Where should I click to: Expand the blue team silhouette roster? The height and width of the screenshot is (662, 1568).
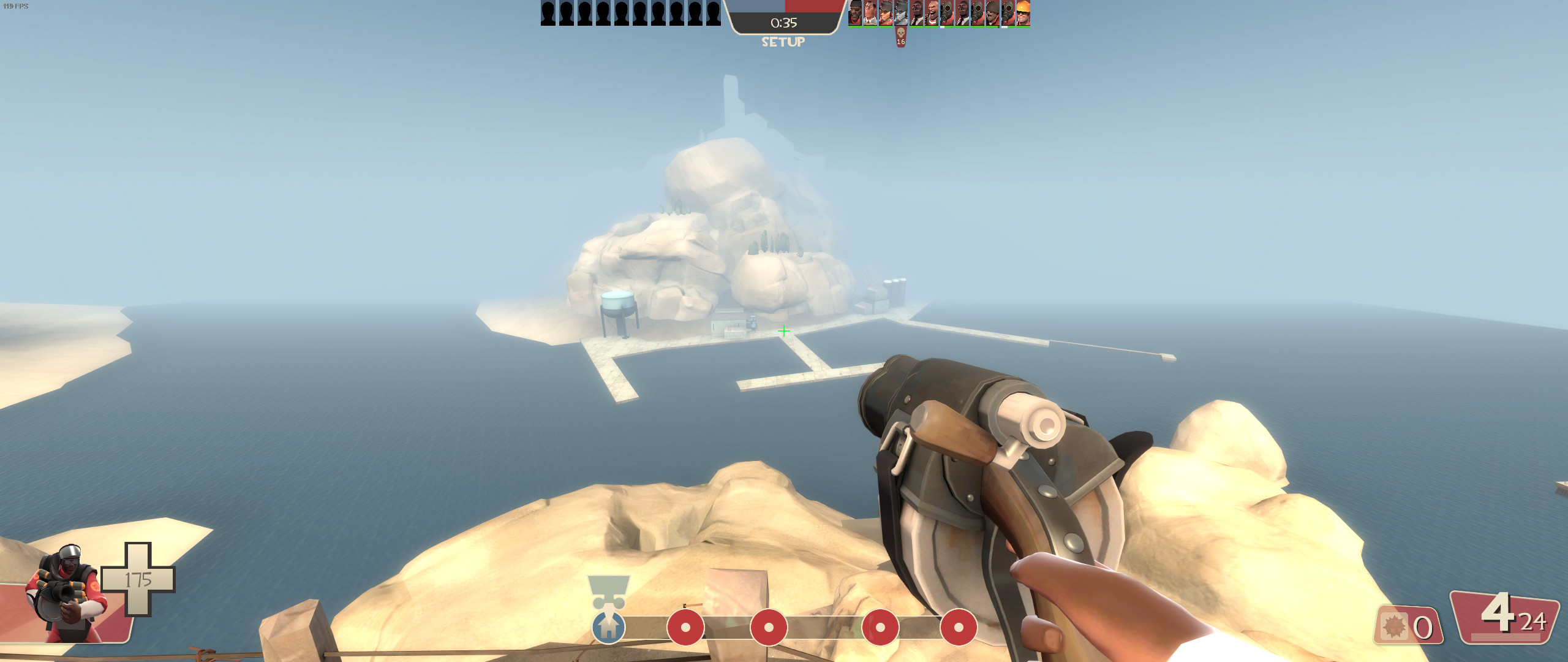pyautogui.click(x=627, y=13)
